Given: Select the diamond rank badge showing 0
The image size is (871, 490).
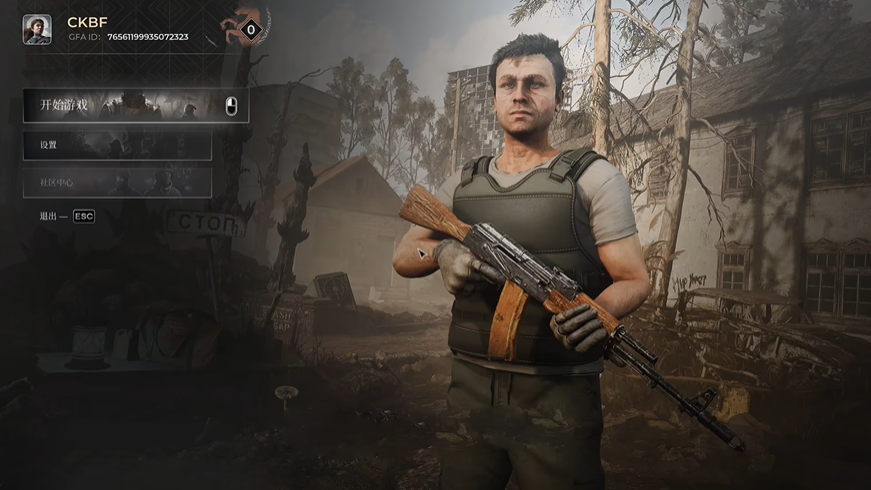Looking at the screenshot, I should [251, 30].
